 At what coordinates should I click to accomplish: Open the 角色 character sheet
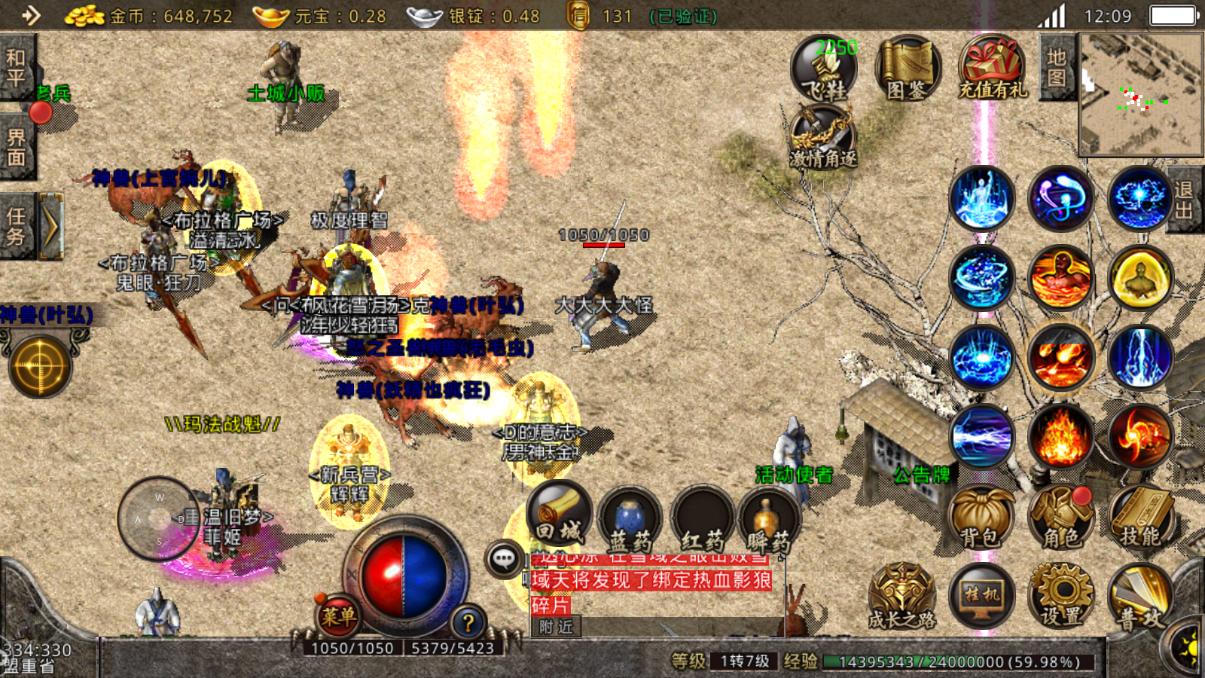[x=1059, y=516]
